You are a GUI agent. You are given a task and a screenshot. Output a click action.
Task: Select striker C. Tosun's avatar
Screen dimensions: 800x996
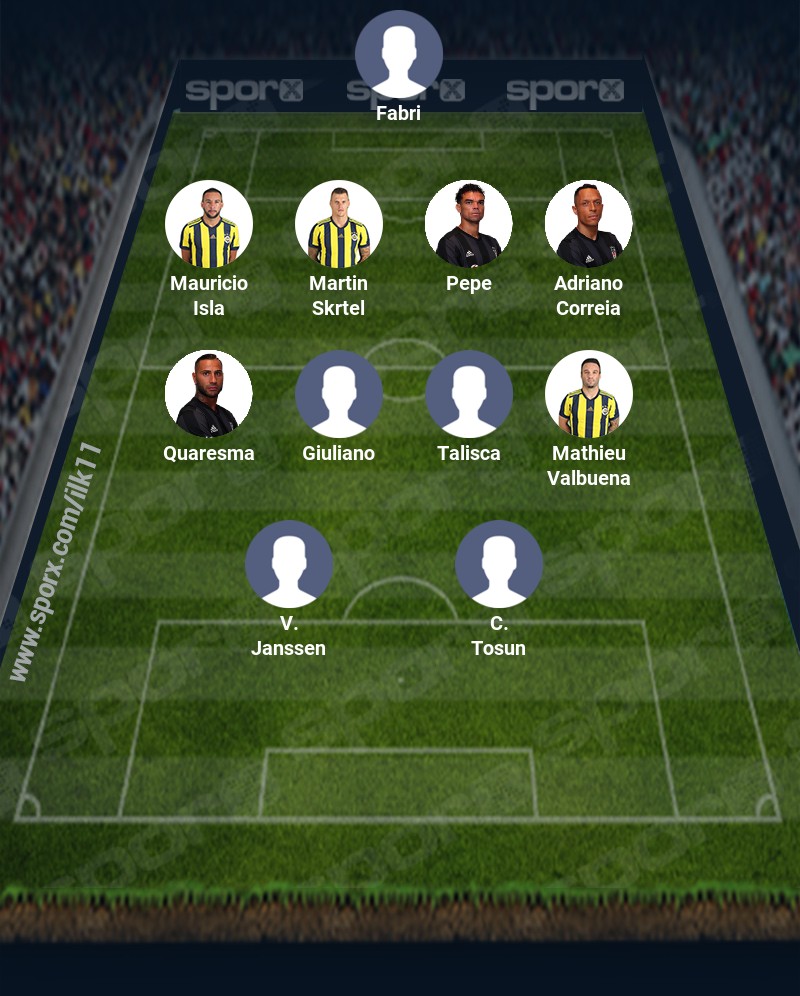[x=499, y=564]
